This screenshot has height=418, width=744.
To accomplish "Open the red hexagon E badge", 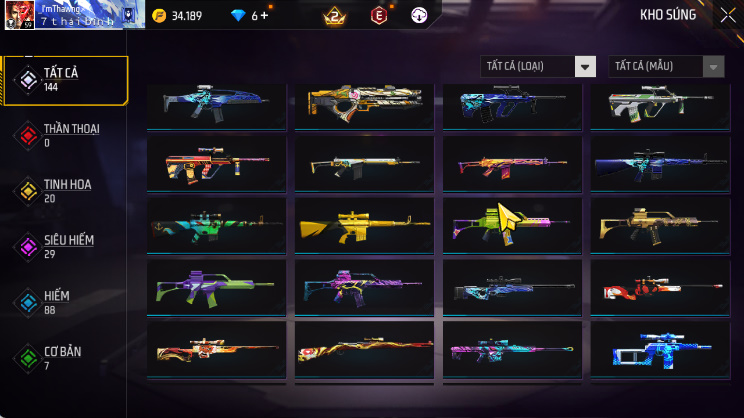I will tap(379, 15).
